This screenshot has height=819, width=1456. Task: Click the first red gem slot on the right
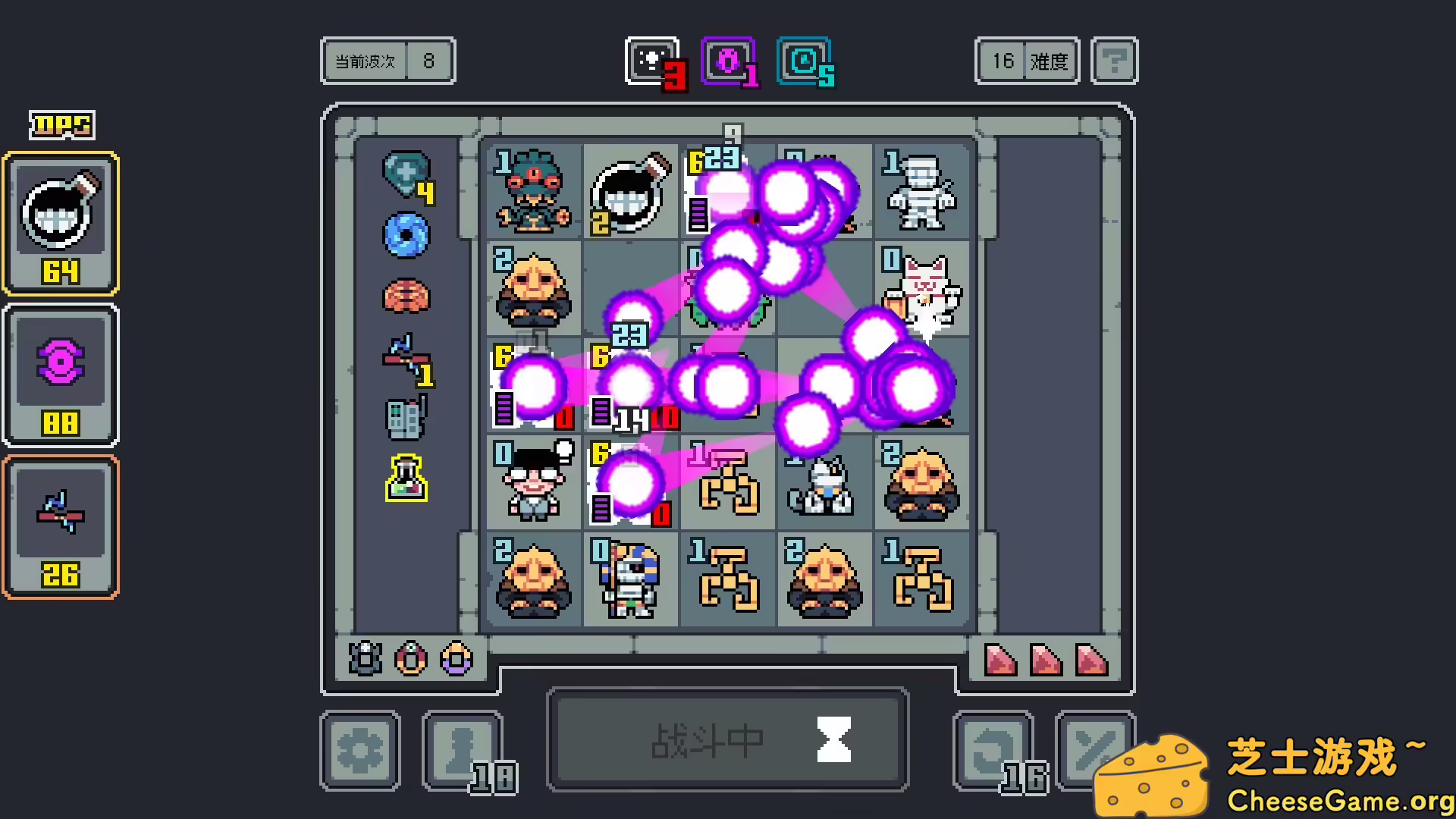tap(1001, 658)
